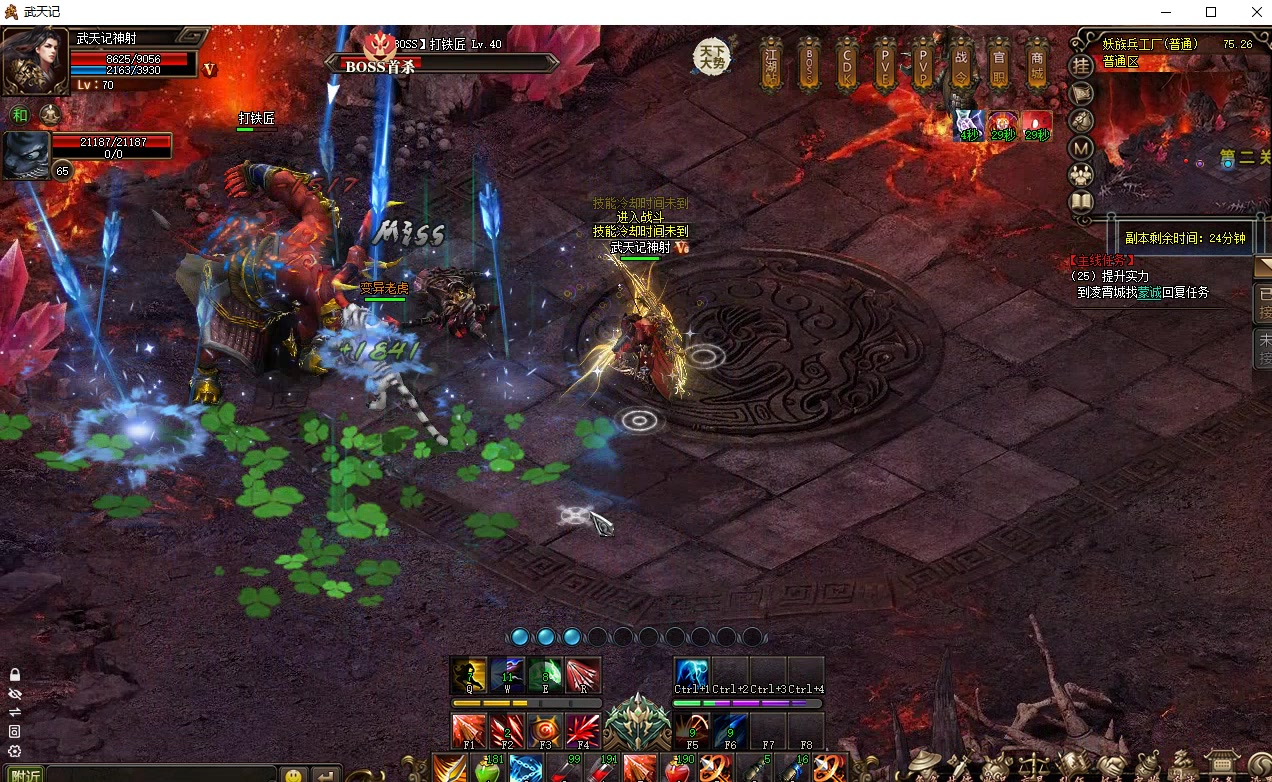The image size is (1272, 782).
Task: Click the player character portrait
Action: point(35,60)
